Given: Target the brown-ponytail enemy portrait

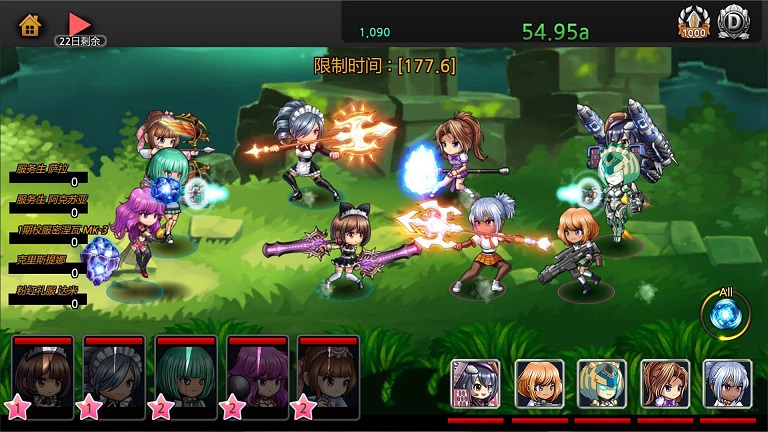Looking at the screenshot, I should tap(665, 384).
